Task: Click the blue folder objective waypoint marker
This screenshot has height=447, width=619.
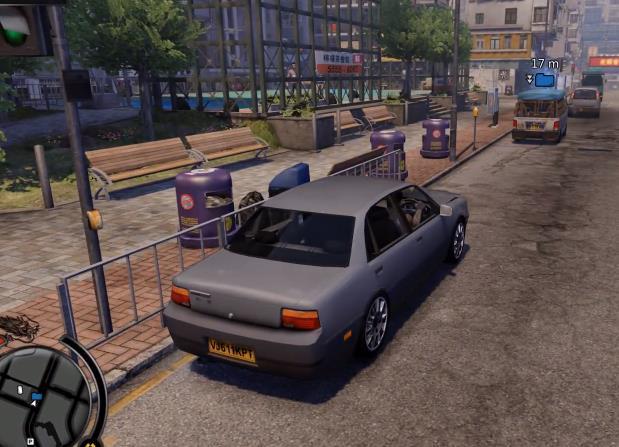Action: pos(544,79)
